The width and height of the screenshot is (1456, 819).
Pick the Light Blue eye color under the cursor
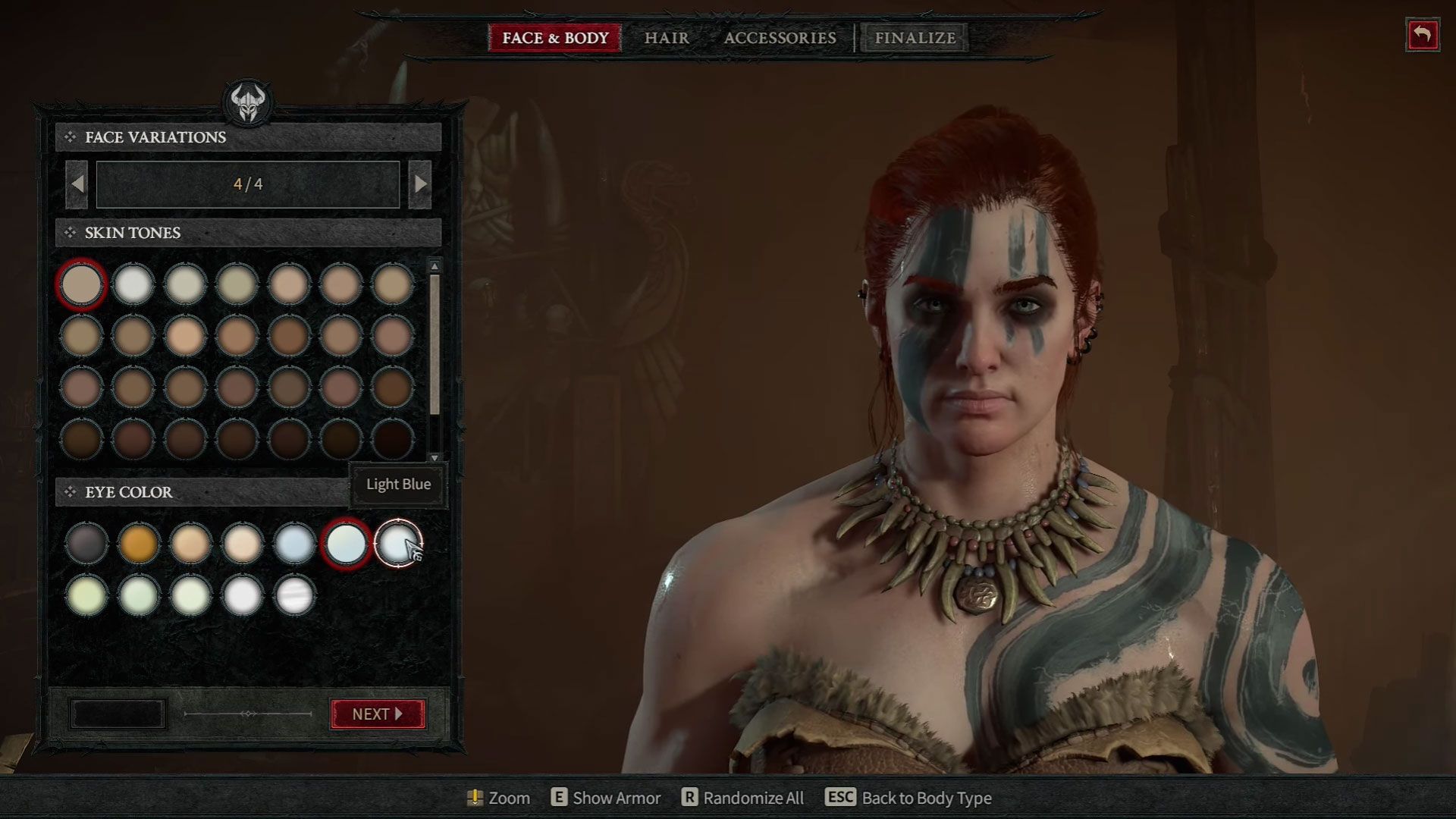(397, 543)
